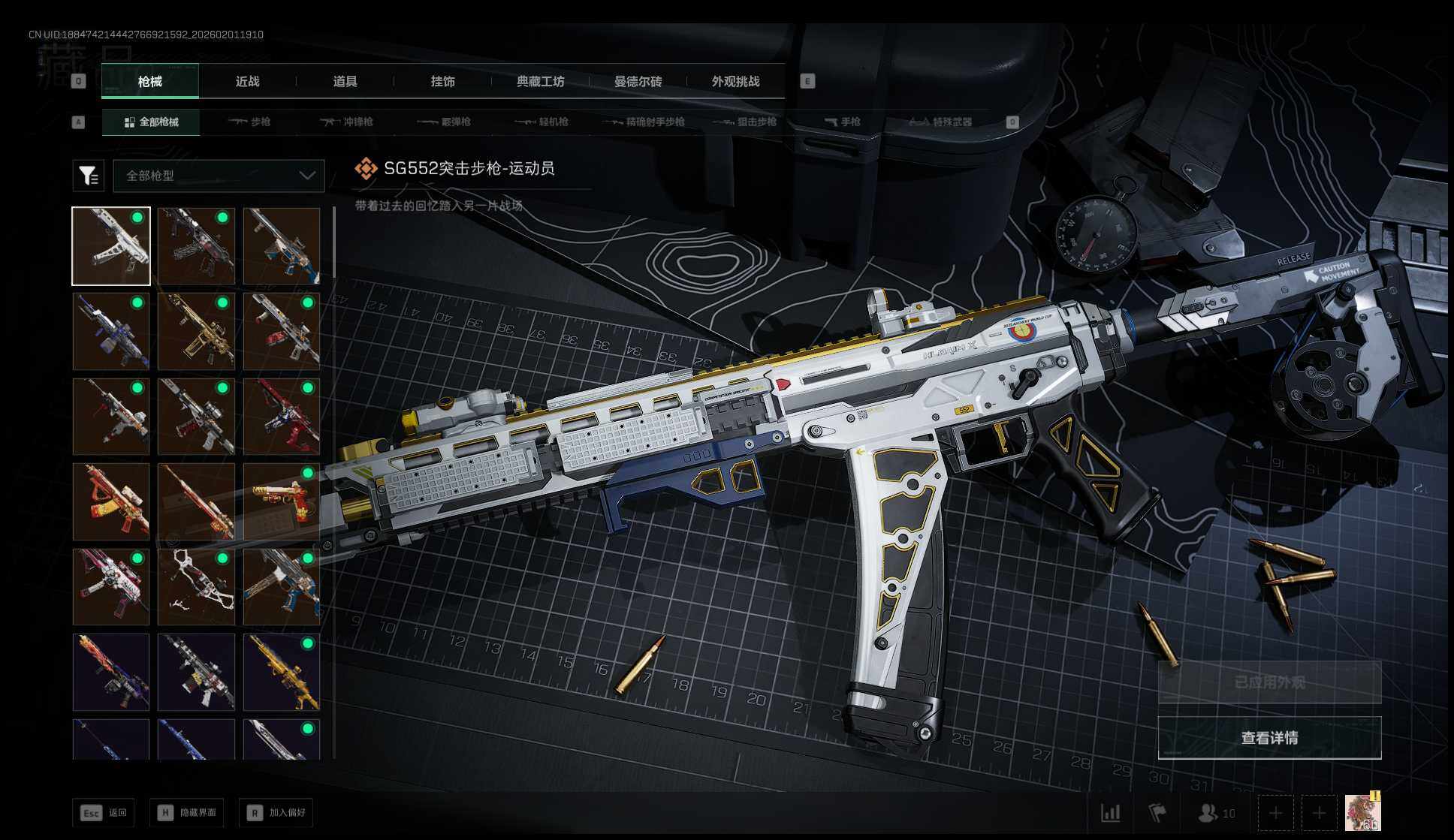Filter the list to 霰弹枪 shotguns
Image resolution: width=1454 pixels, height=840 pixels.
pyautogui.click(x=444, y=122)
